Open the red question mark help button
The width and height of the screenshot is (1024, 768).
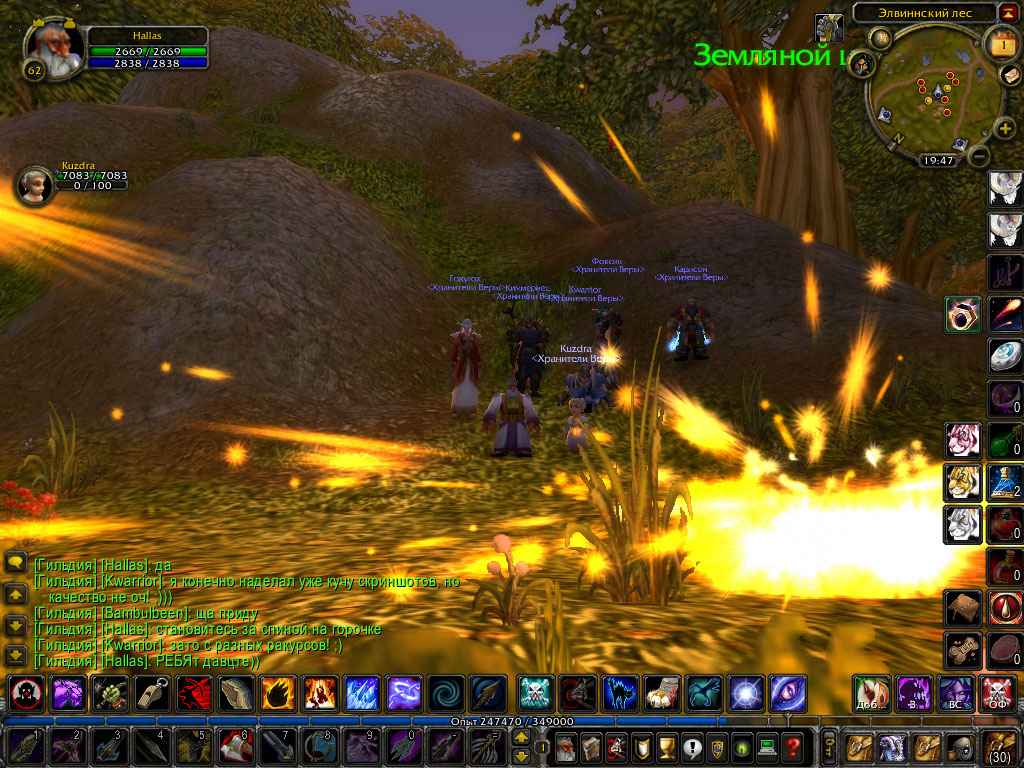(792, 746)
